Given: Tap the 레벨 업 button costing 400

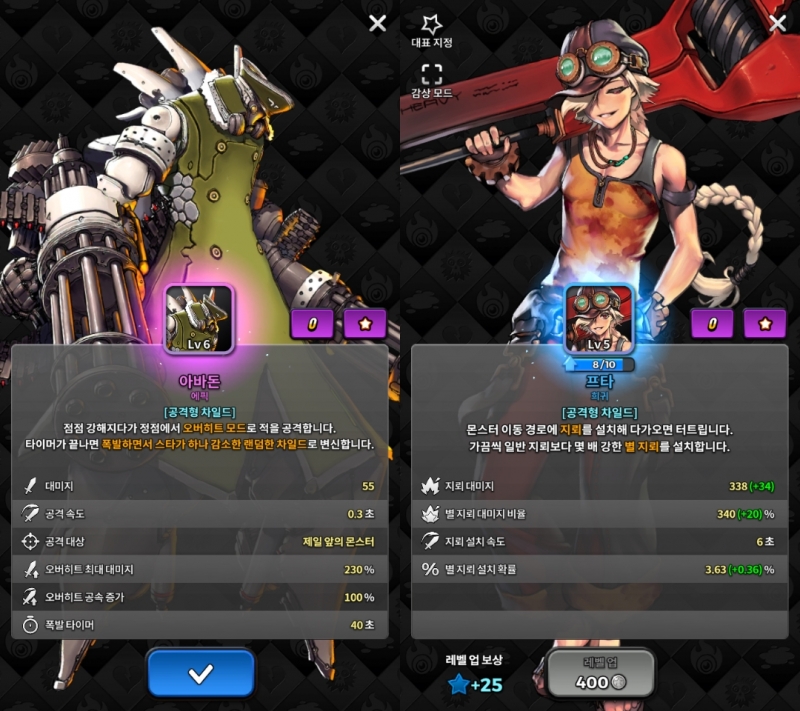Looking at the screenshot, I should pos(601,672).
